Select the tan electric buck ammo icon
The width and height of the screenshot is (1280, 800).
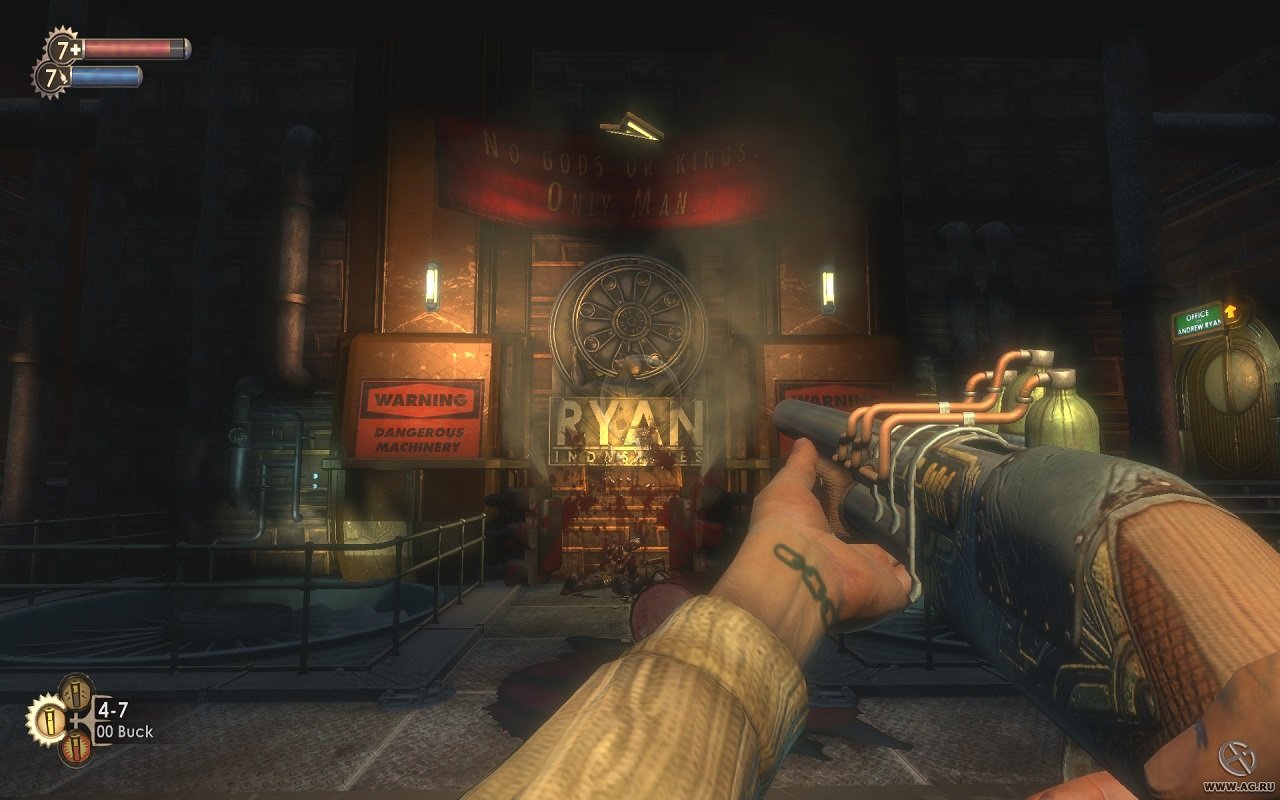tap(75, 691)
